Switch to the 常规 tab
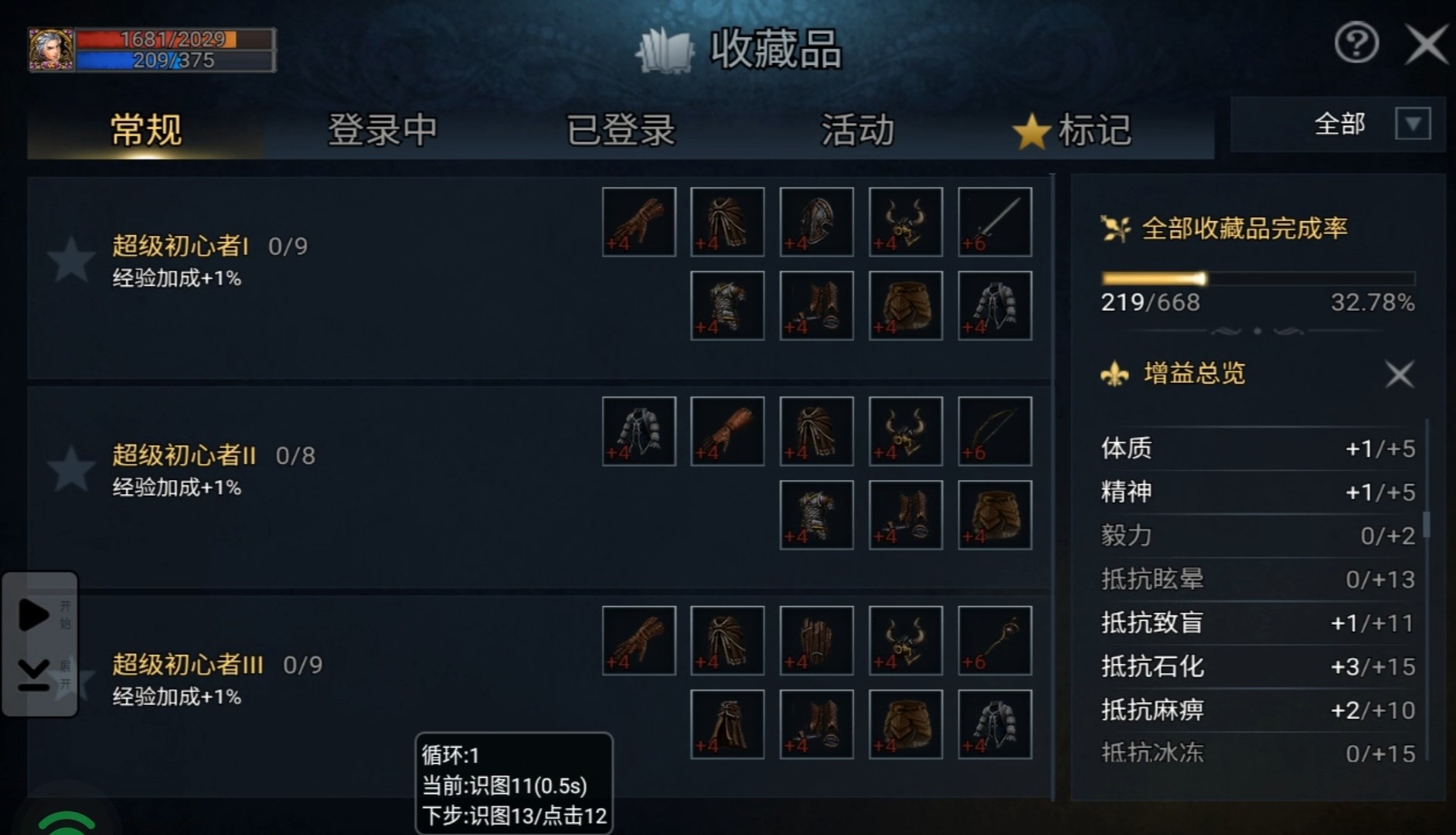1456x835 pixels. click(146, 129)
